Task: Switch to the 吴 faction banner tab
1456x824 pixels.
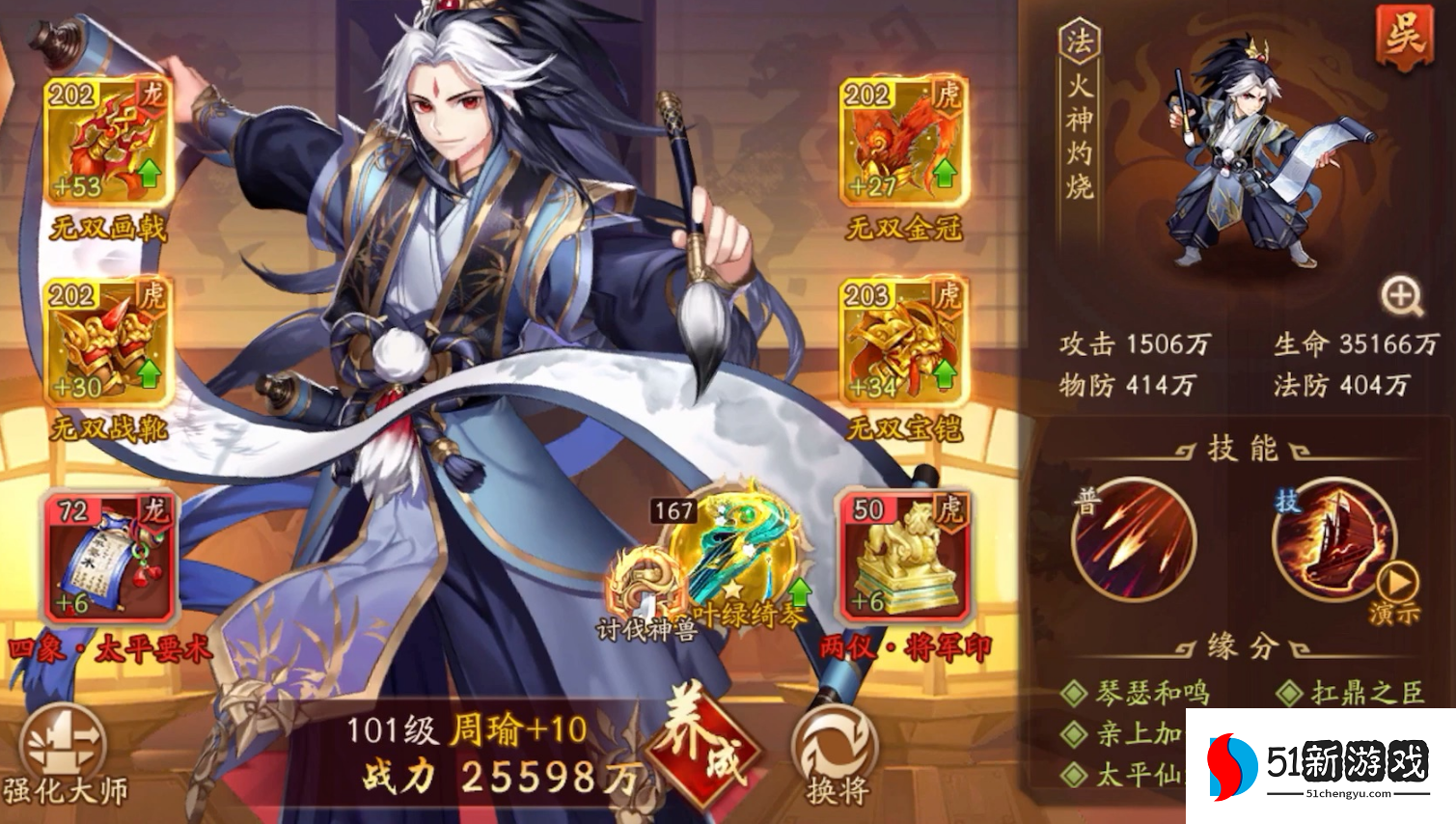Action: [1403, 32]
